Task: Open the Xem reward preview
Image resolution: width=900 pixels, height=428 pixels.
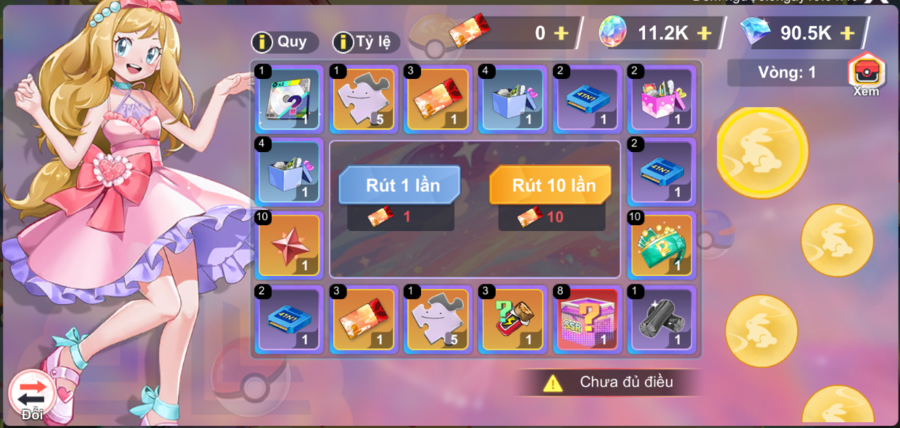Action: (x=866, y=75)
